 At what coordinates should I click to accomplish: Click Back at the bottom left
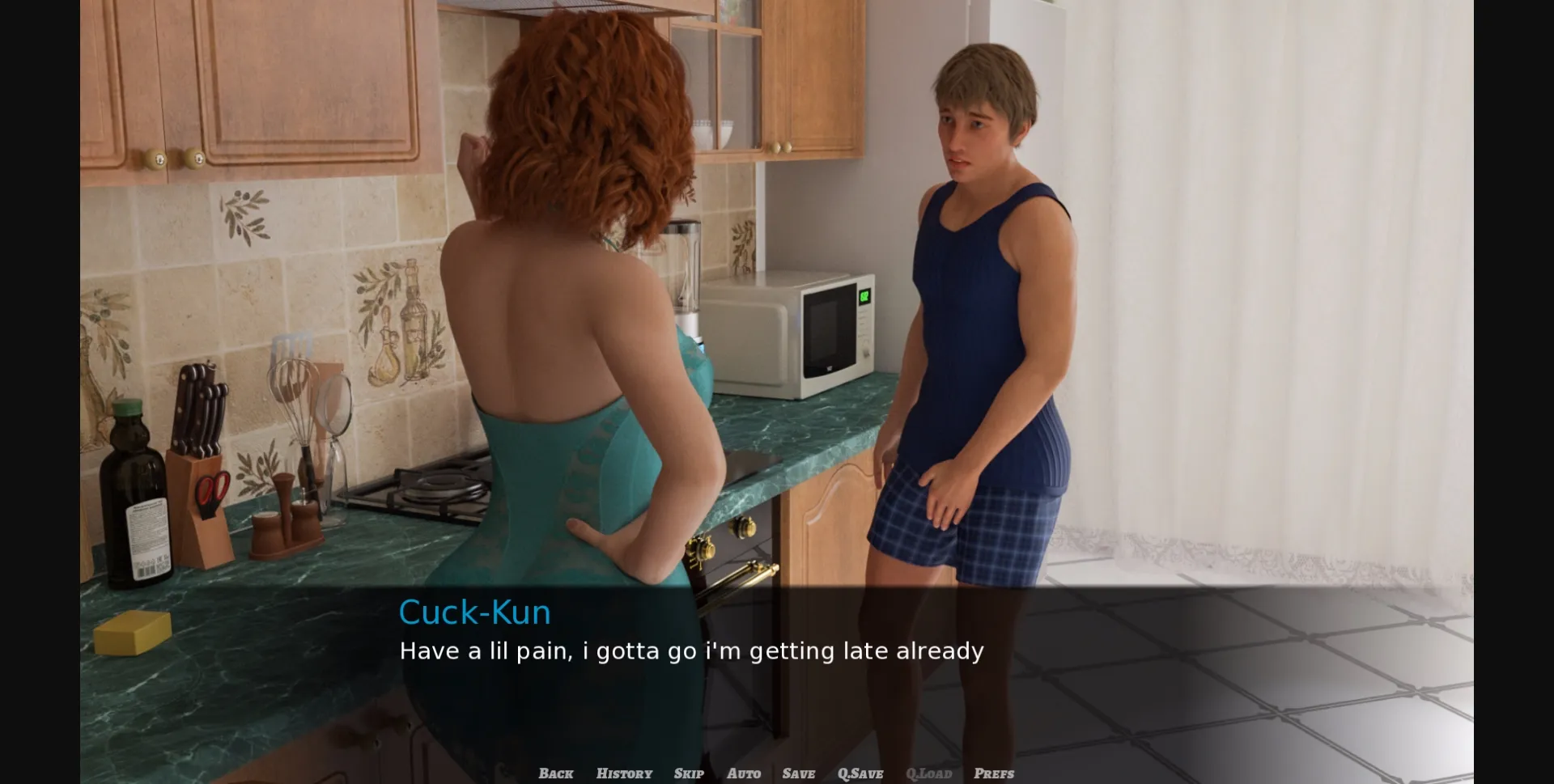[x=554, y=773]
